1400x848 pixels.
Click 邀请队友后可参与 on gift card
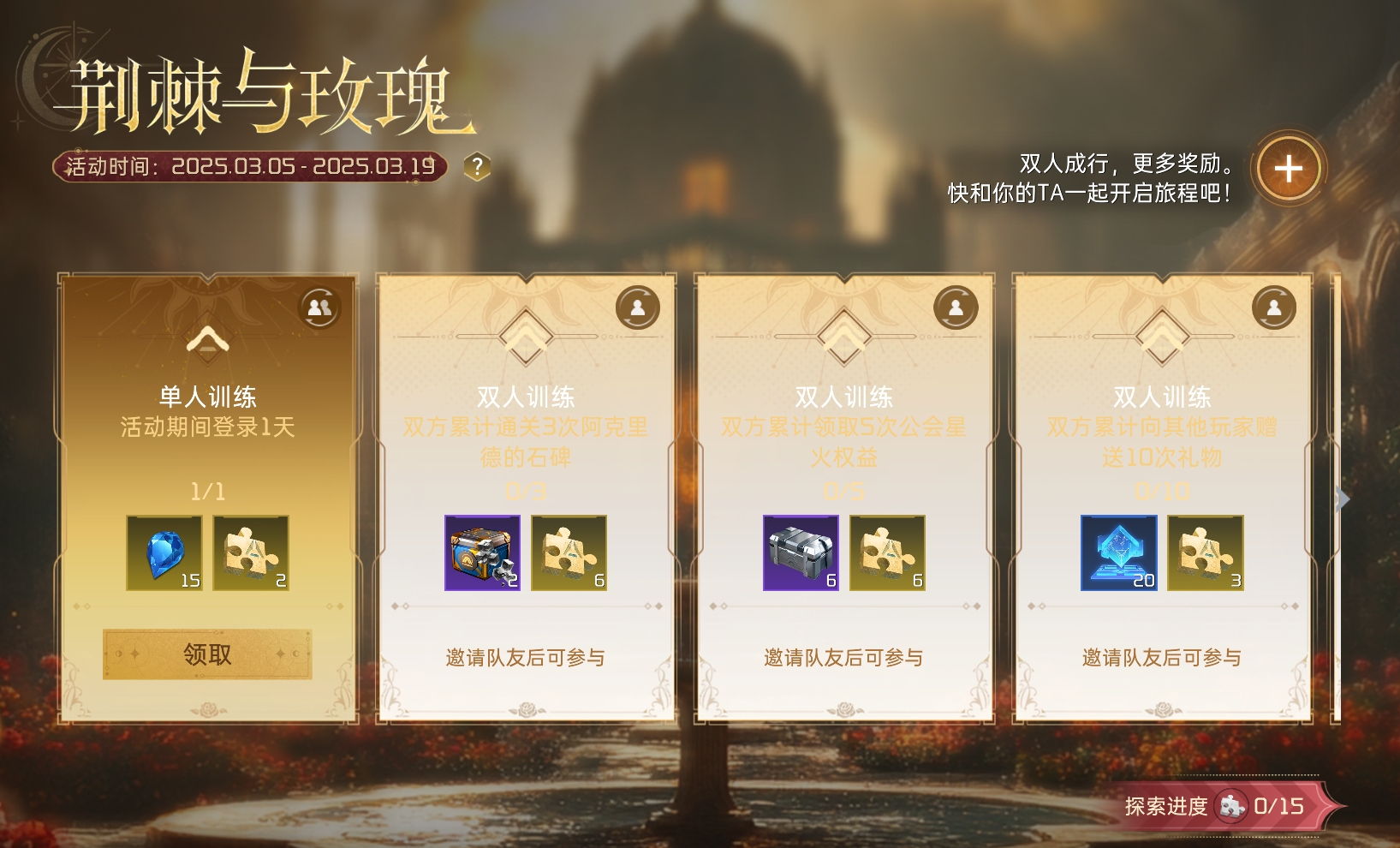[x=1162, y=657]
